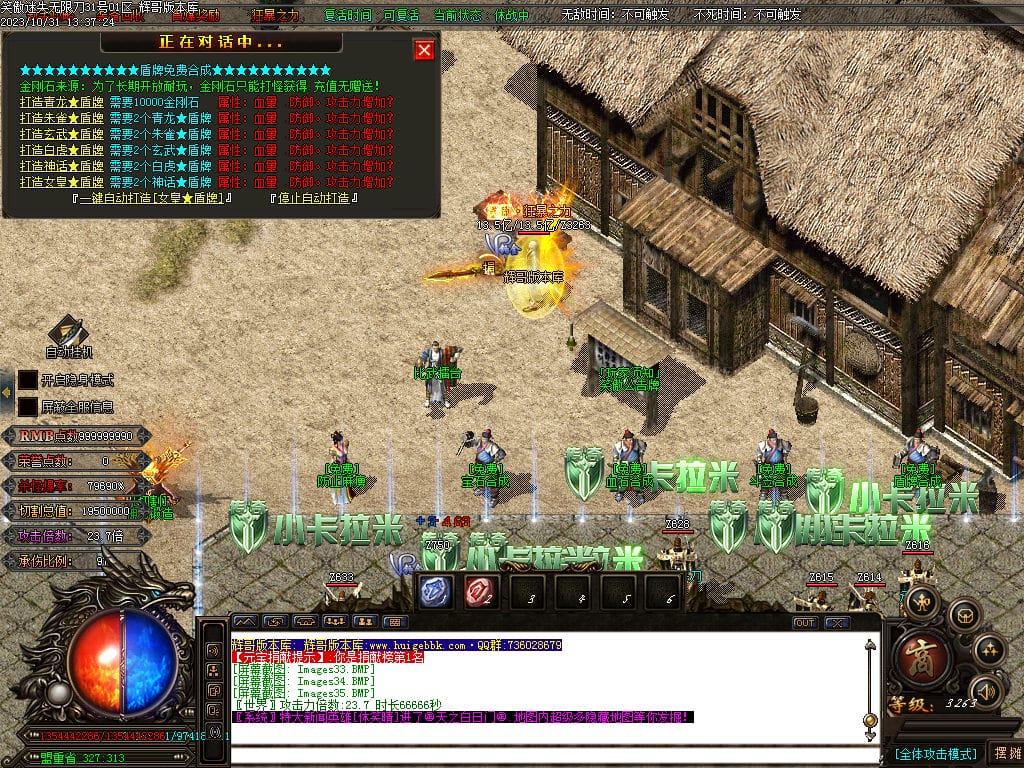Image resolution: width=1024 pixels, height=768 pixels.
Task: Use the blue rune in hotbar slot 1
Action: pyautogui.click(x=435, y=592)
